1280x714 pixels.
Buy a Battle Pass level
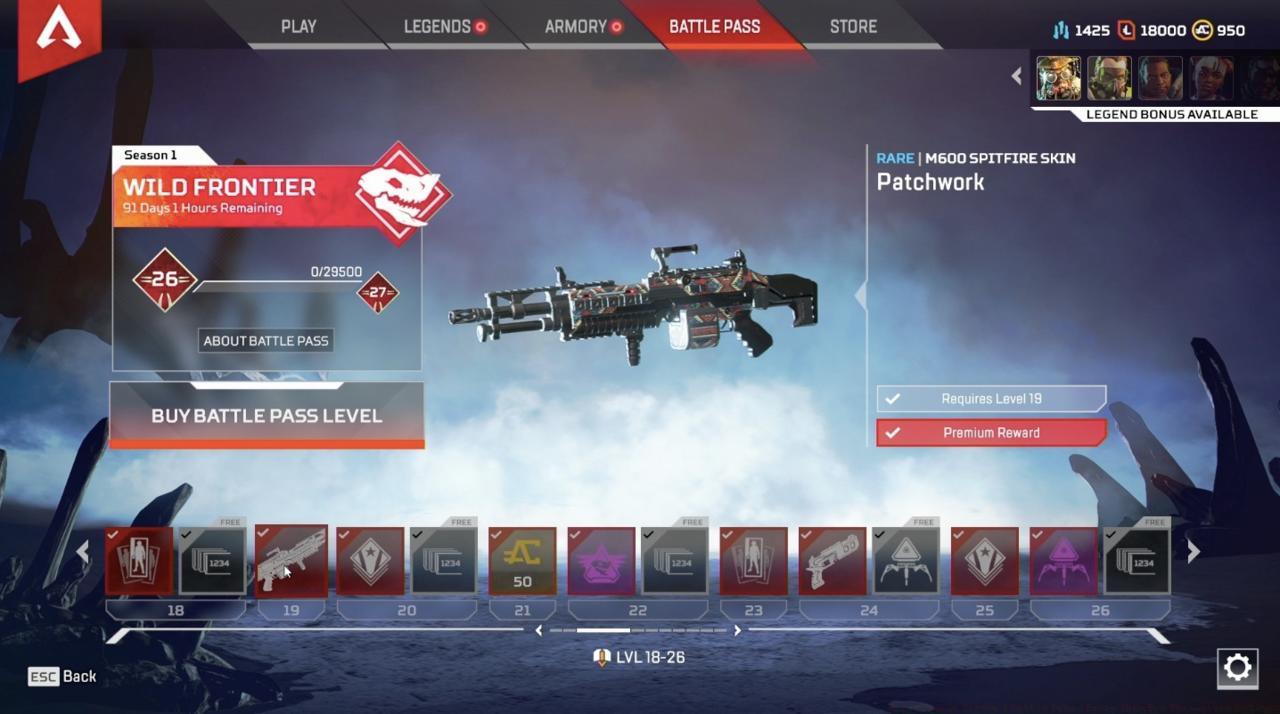point(266,416)
